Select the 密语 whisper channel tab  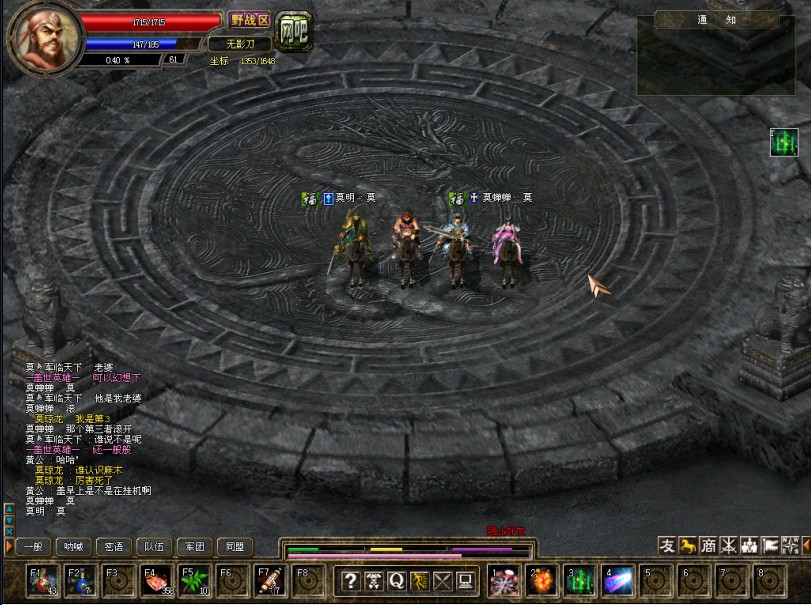point(114,547)
